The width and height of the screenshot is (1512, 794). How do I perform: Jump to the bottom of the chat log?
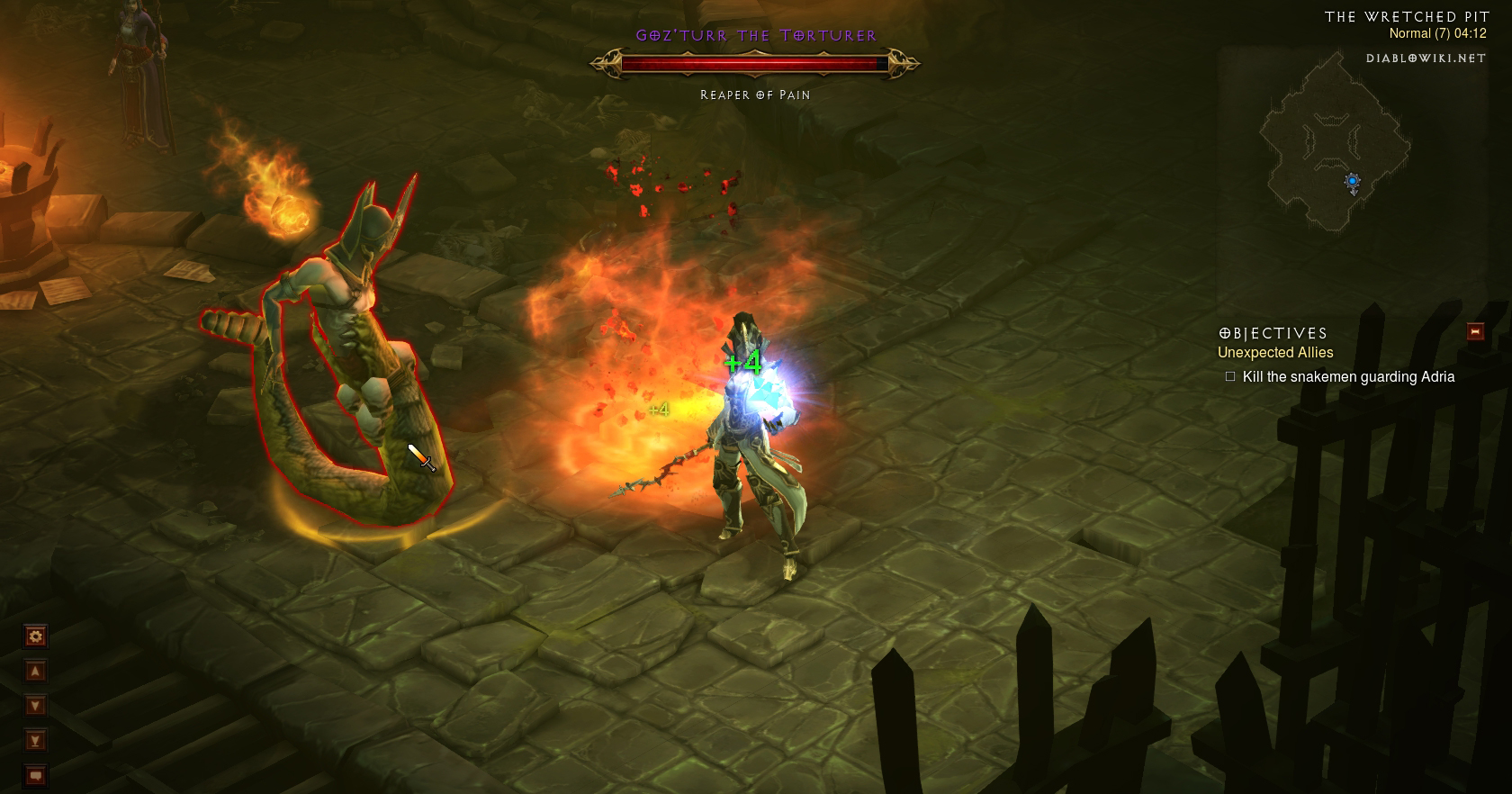pos(35,740)
